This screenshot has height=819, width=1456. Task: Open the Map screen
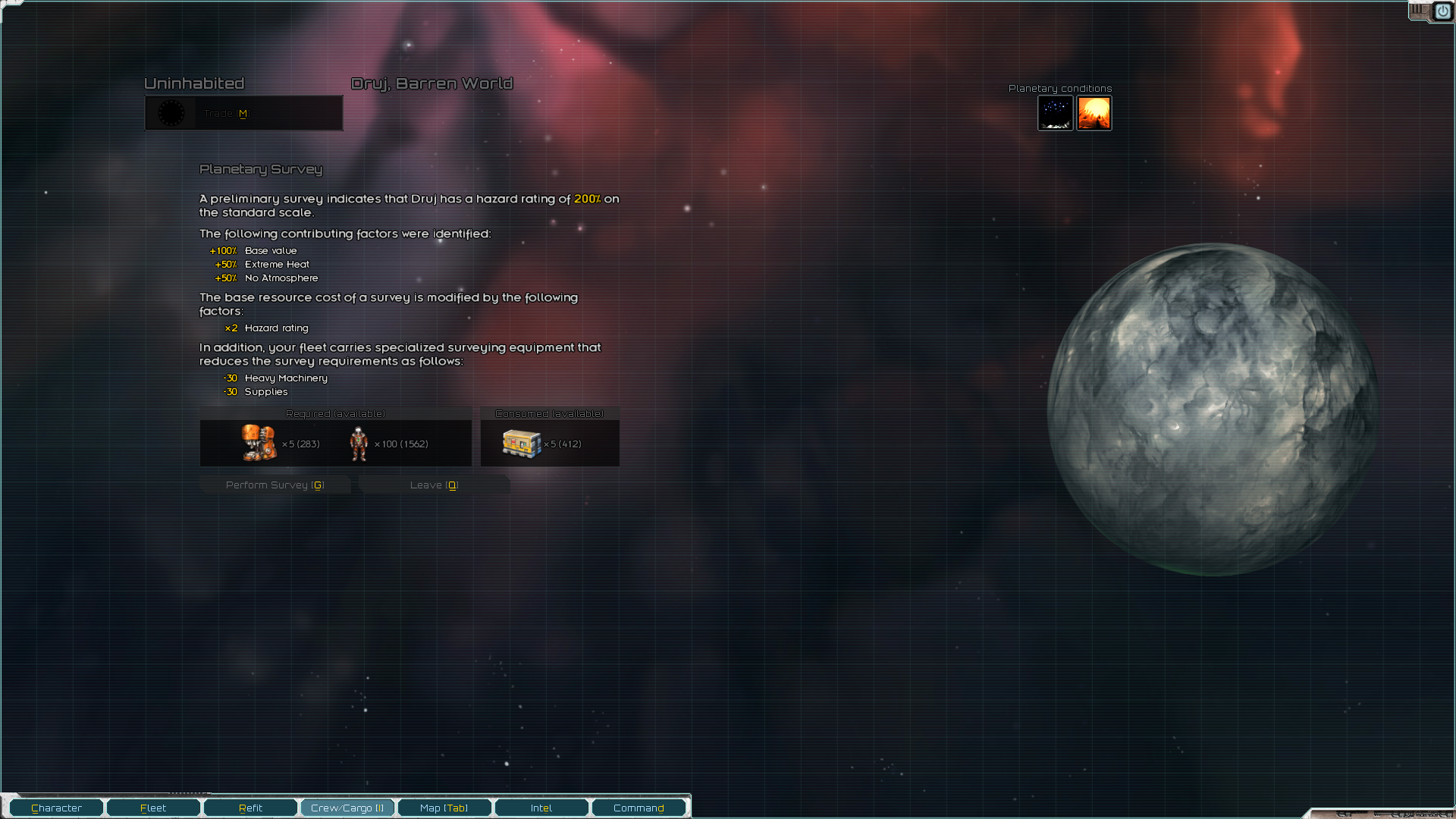(x=444, y=807)
